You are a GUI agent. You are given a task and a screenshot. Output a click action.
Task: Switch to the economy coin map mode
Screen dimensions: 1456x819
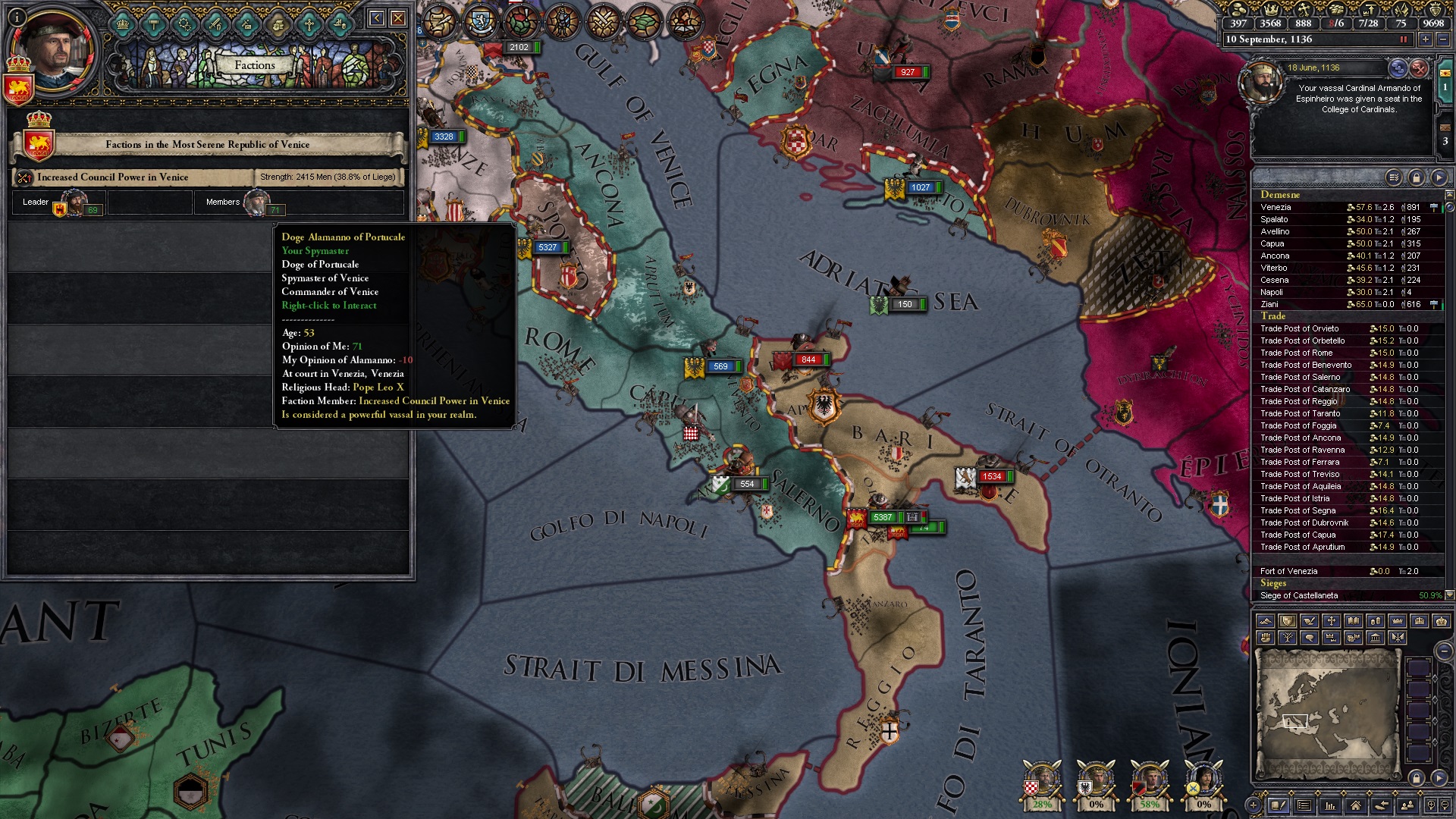point(1376,620)
